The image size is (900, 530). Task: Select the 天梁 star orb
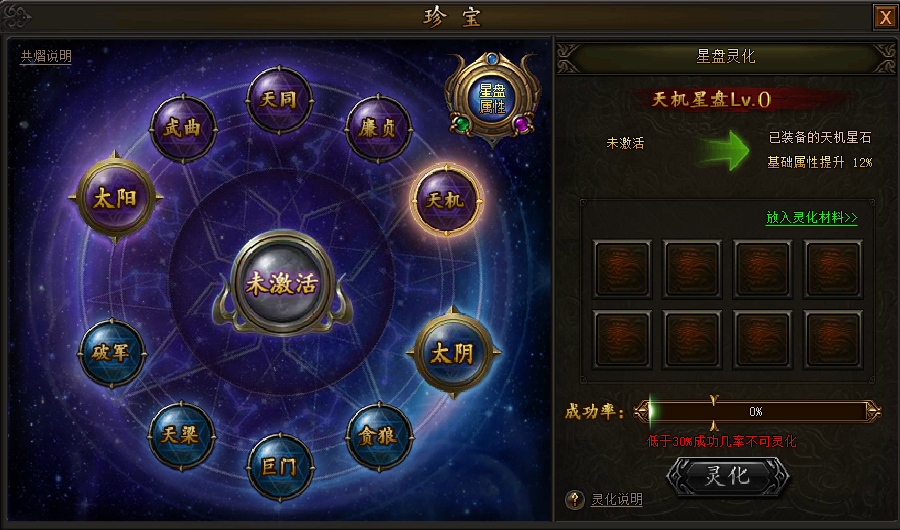click(x=180, y=434)
